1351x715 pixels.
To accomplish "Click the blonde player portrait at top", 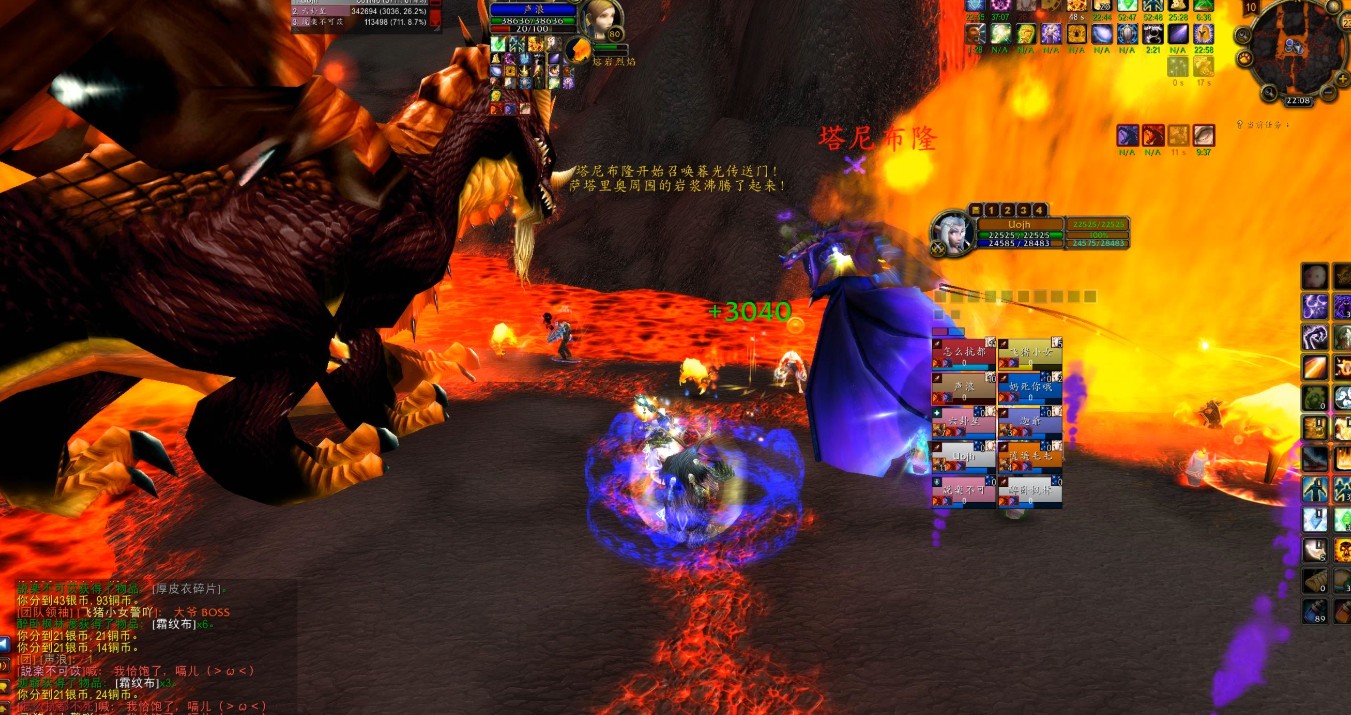I will [600, 20].
